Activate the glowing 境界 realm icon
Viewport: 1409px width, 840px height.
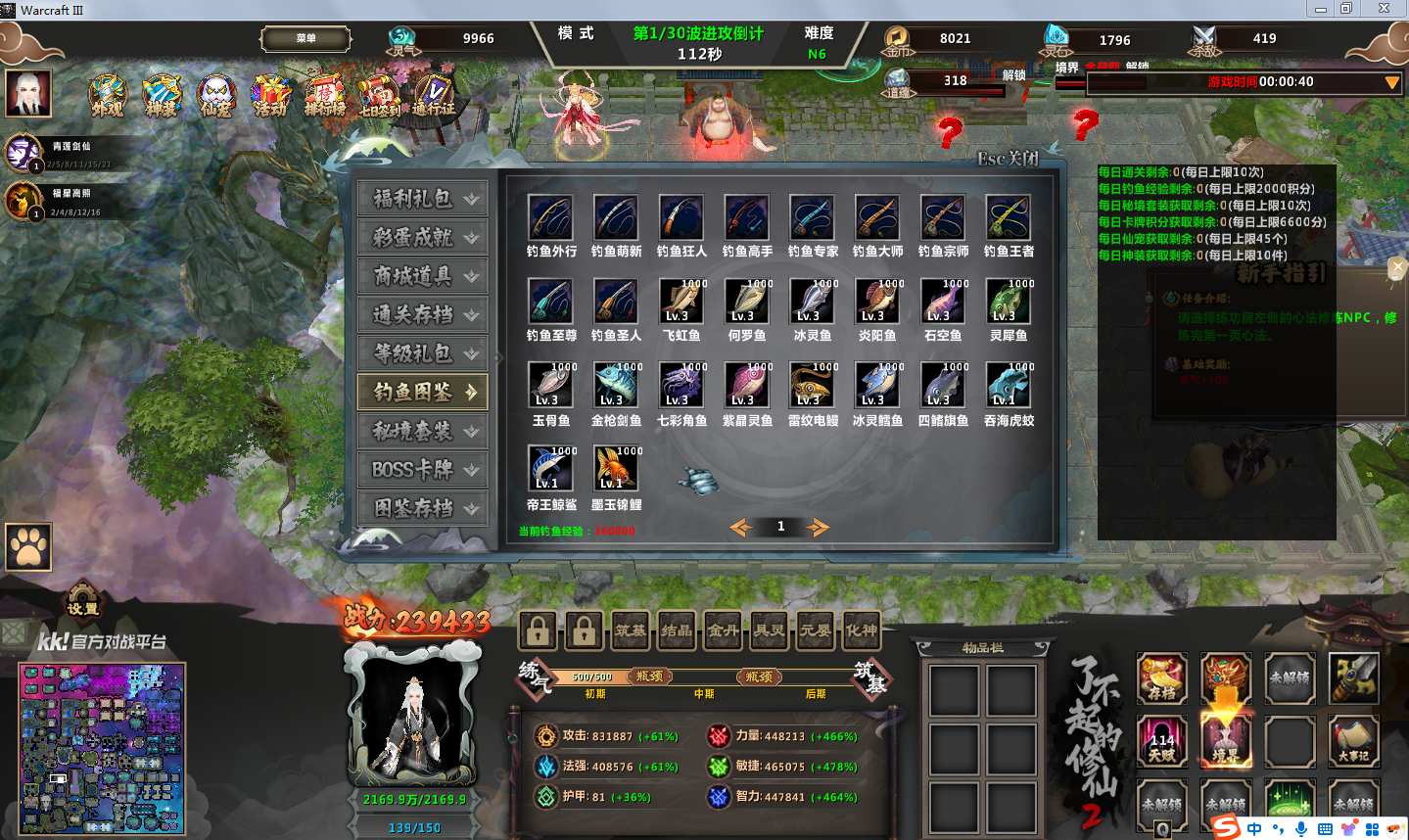(x=1226, y=740)
